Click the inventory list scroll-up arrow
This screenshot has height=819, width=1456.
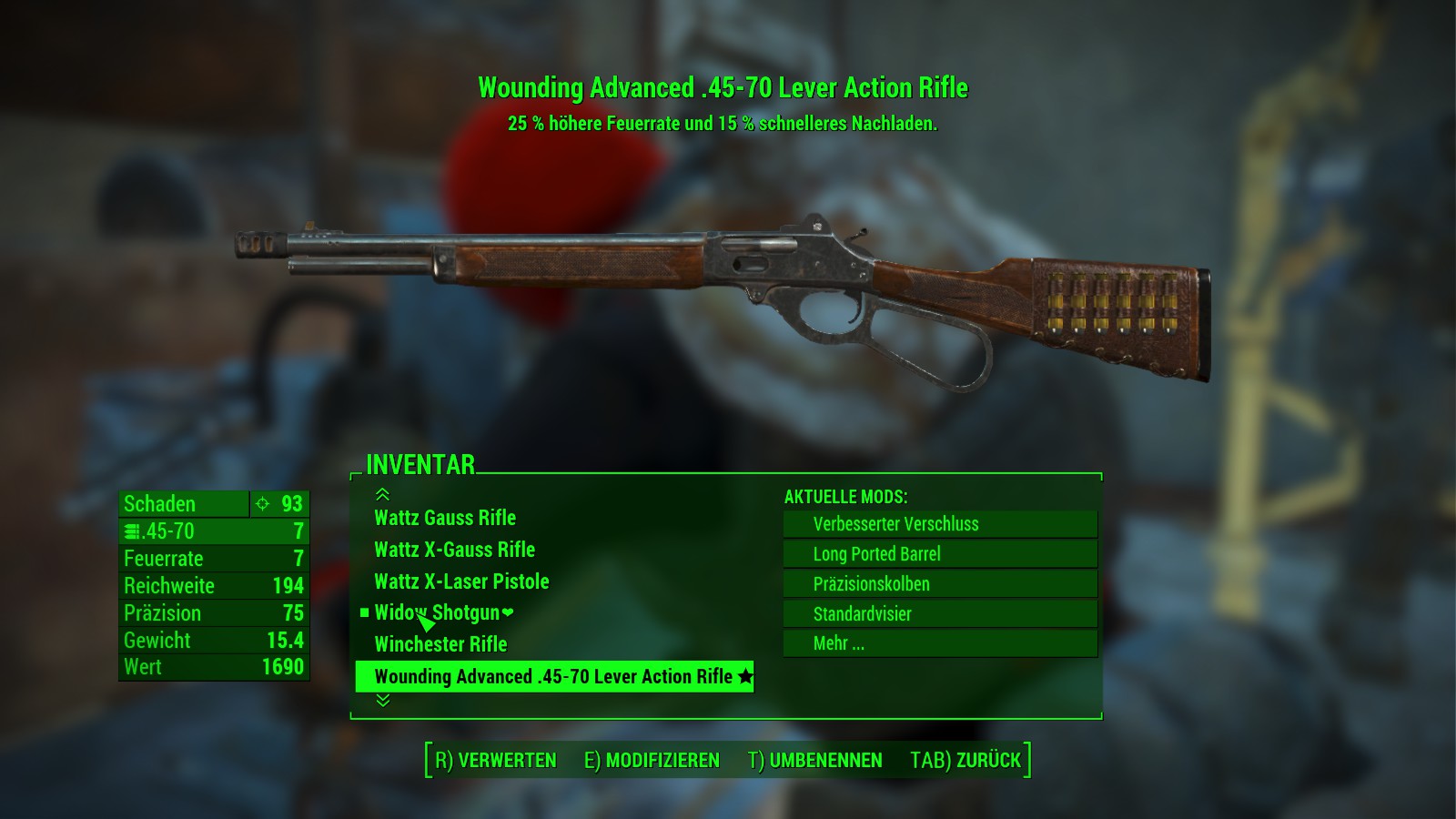382,494
